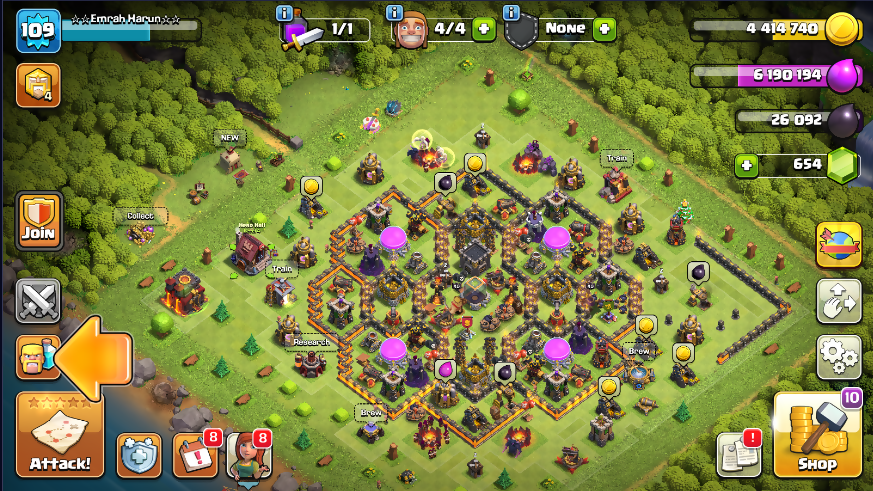Tap the barbarian and elixir army button
The width and height of the screenshot is (873, 491).
pyautogui.click(x=34, y=357)
